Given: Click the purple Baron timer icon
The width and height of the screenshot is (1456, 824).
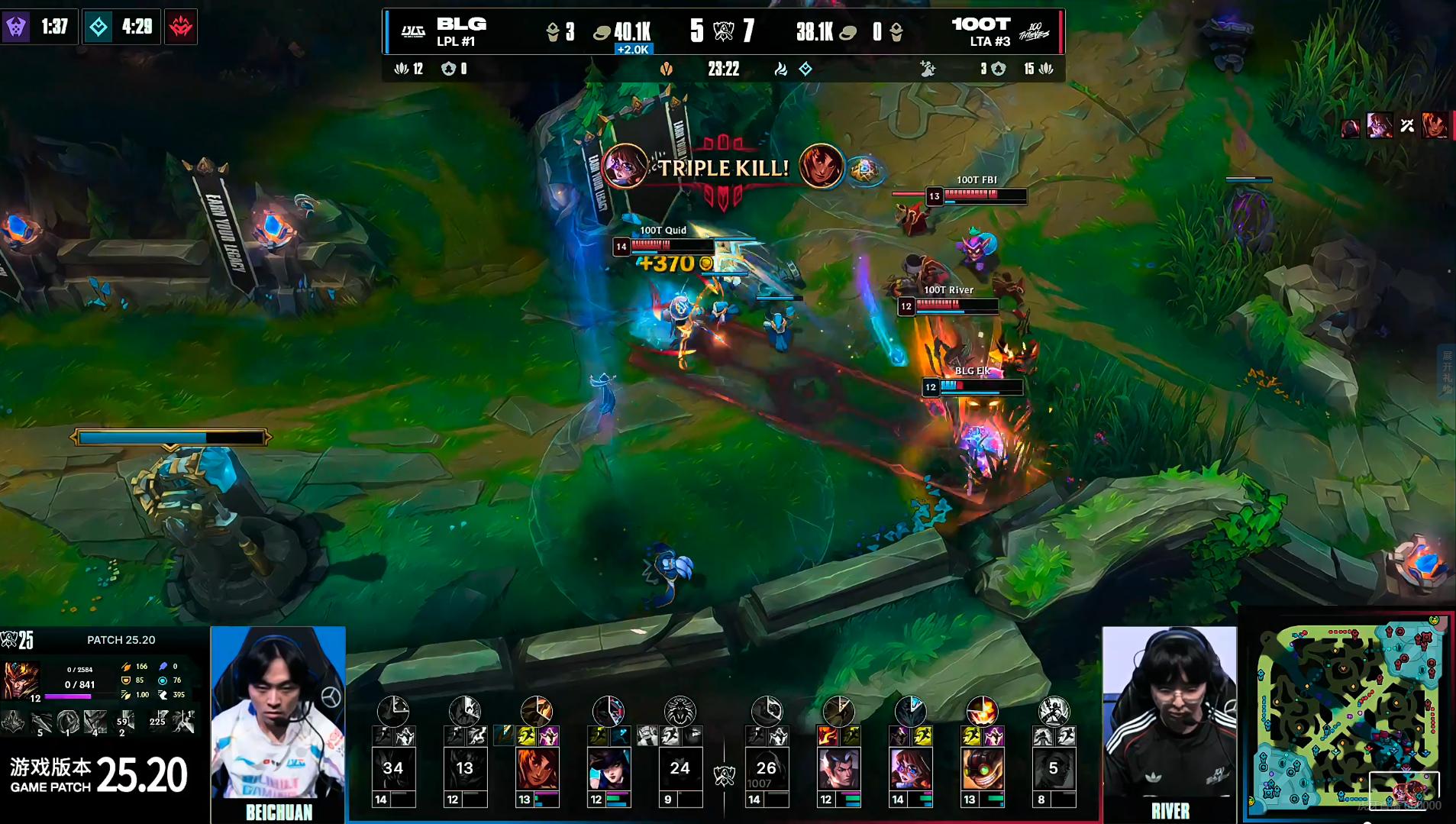Looking at the screenshot, I should [x=16, y=27].
